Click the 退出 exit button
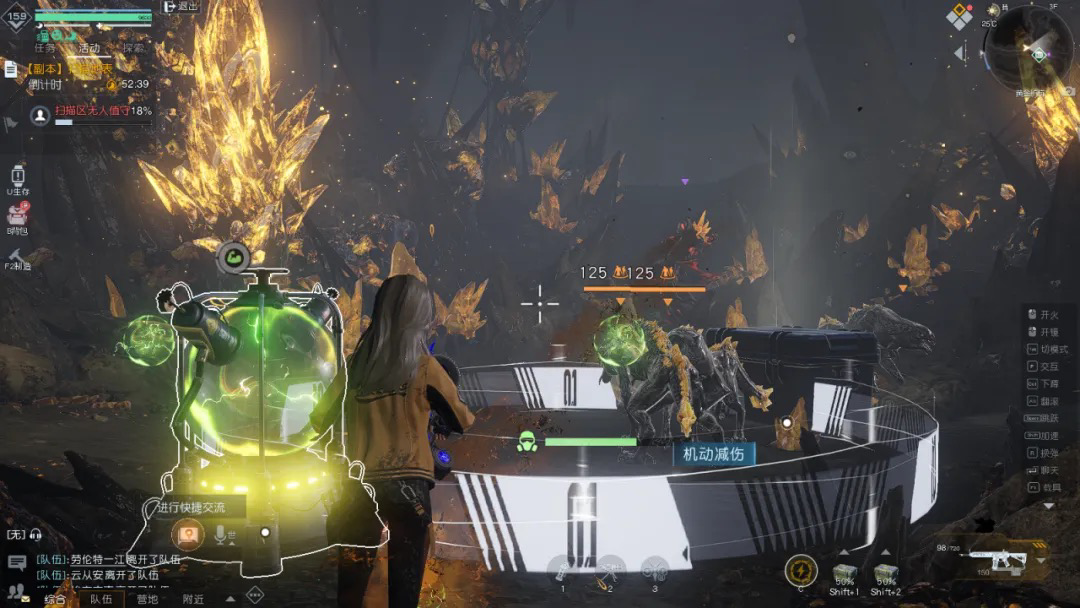Image resolution: width=1080 pixels, height=608 pixels. 180,7
